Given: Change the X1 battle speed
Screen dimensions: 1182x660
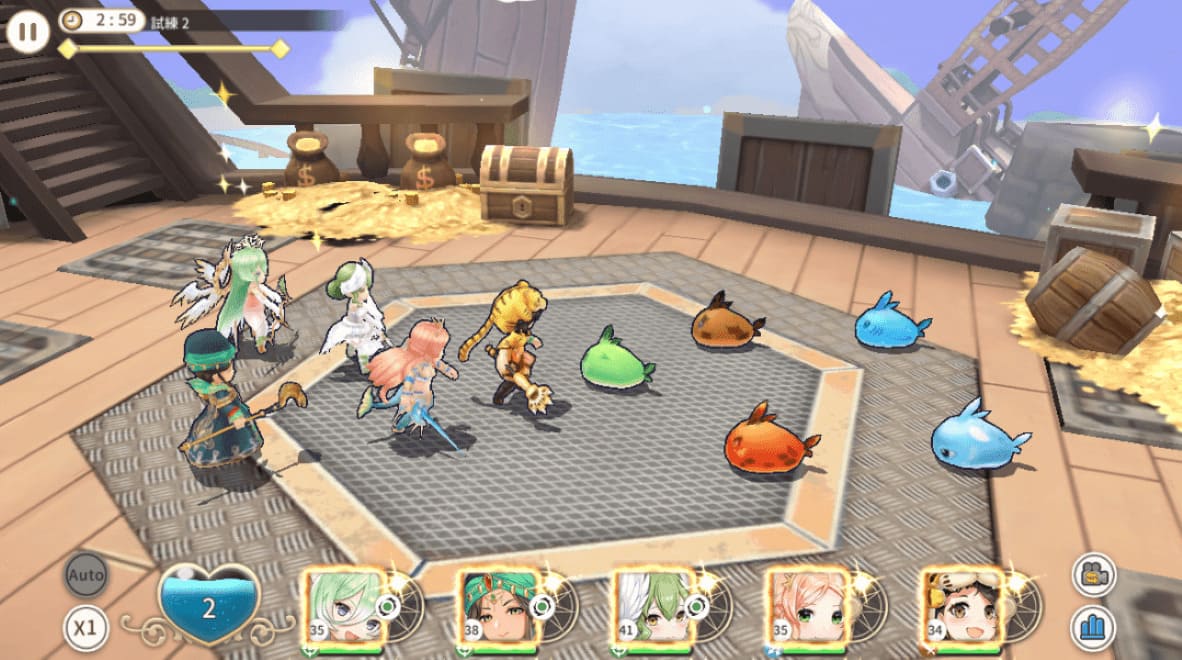Looking at the screenshot, I should (x=87, y=628).
